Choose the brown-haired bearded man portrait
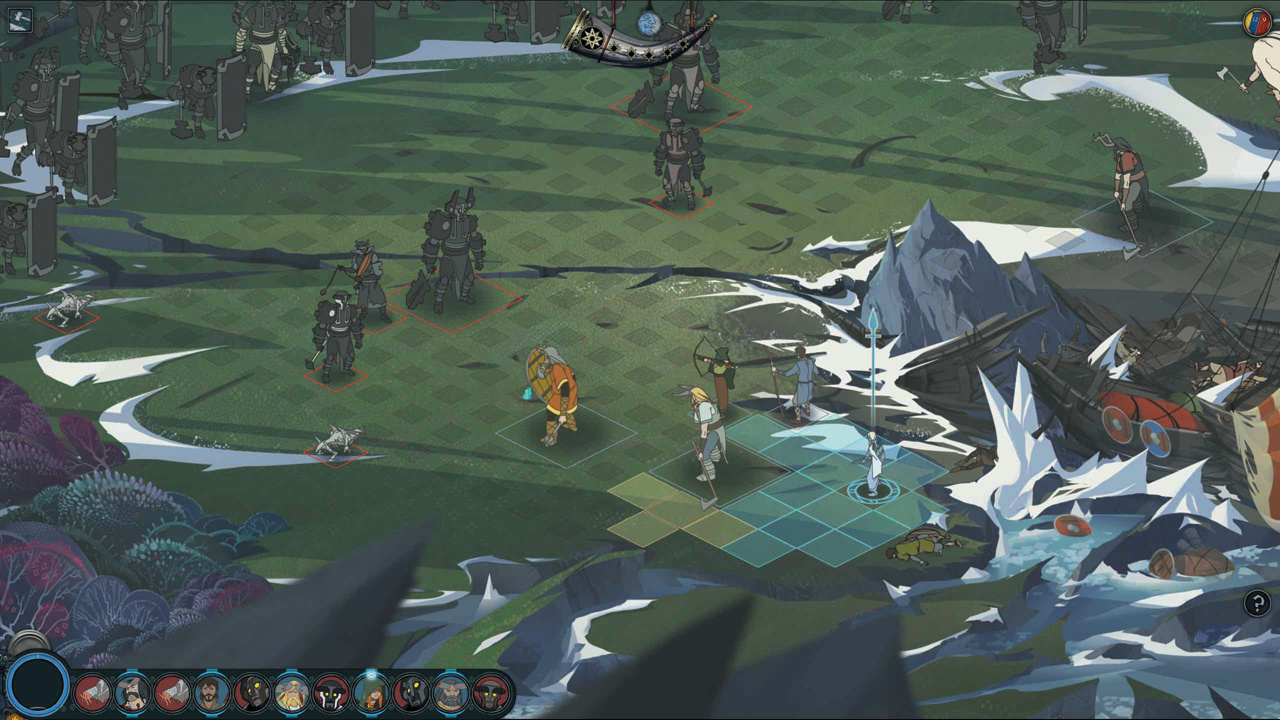 (211, 692)
